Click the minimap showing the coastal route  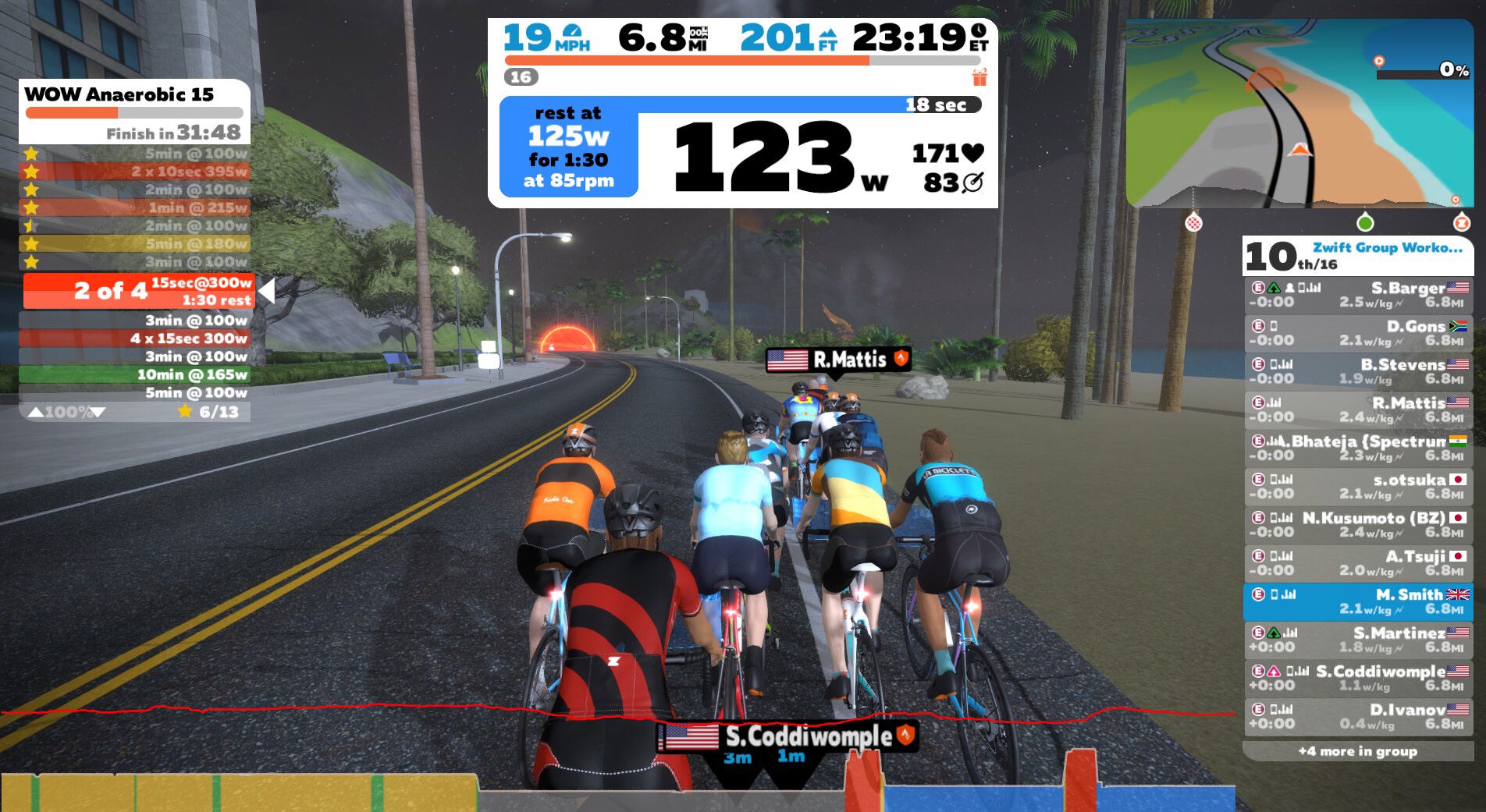(1299, 113)
